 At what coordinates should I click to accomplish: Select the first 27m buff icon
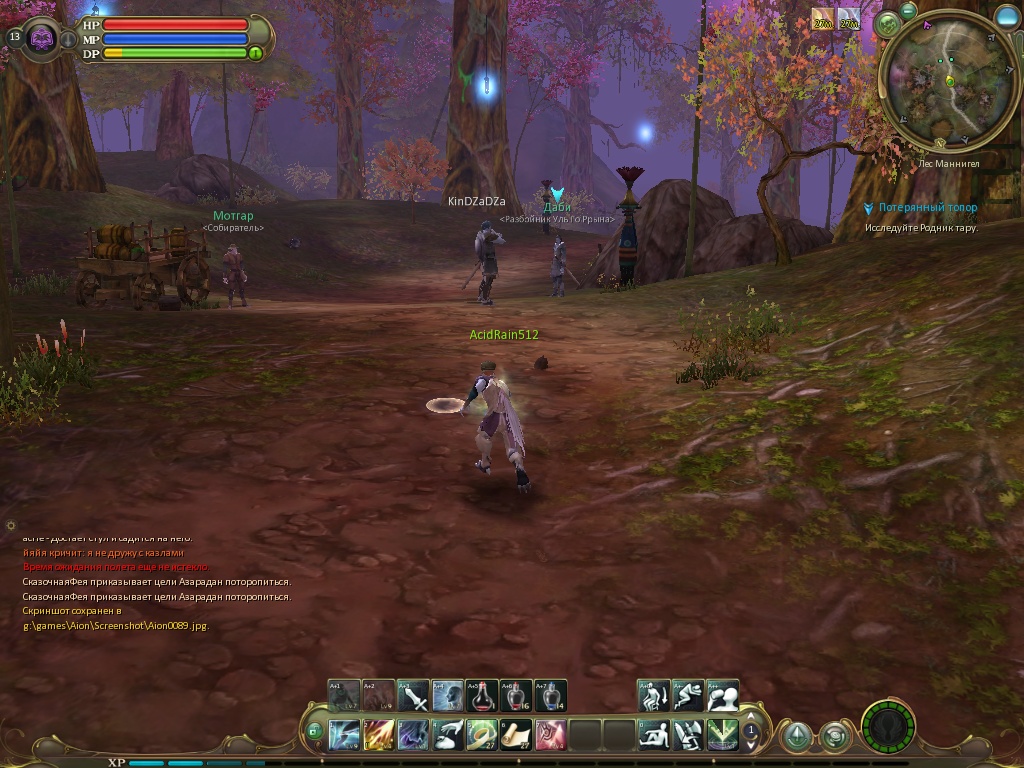click(x=823, y=19)
